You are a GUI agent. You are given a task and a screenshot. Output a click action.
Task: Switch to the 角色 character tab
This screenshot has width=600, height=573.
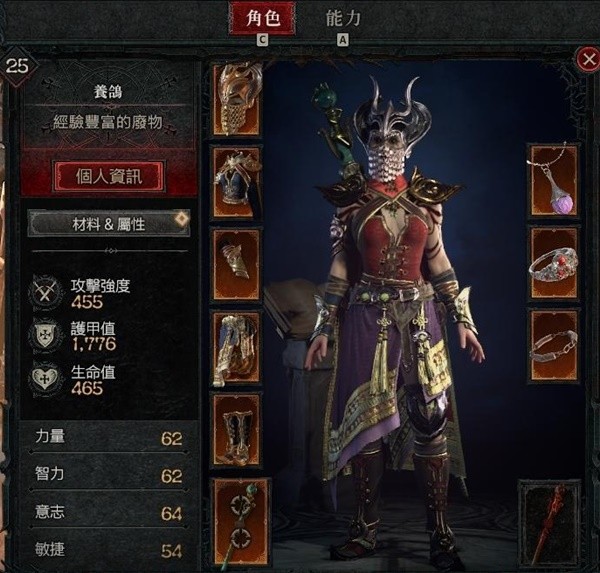pyautogui.click(x=262, y=18)
